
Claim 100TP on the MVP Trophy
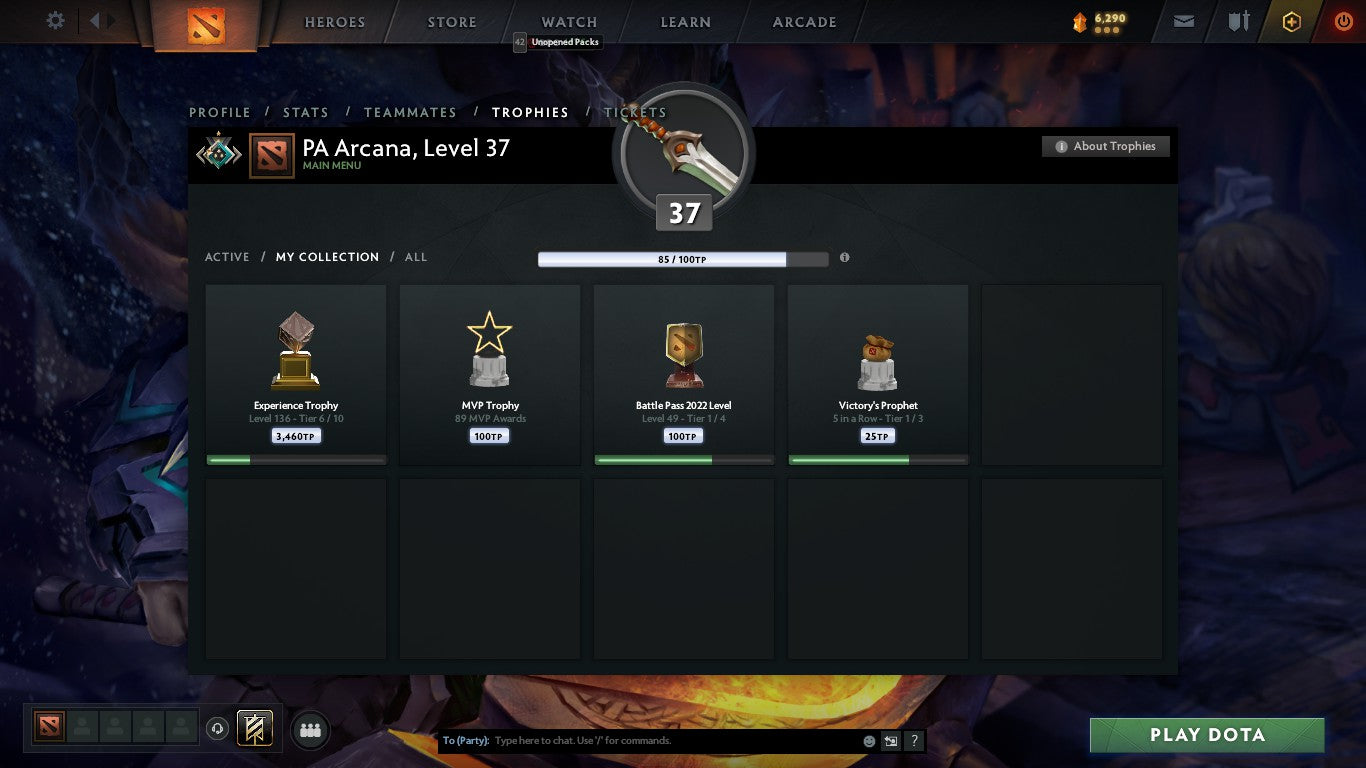point(489,435)
